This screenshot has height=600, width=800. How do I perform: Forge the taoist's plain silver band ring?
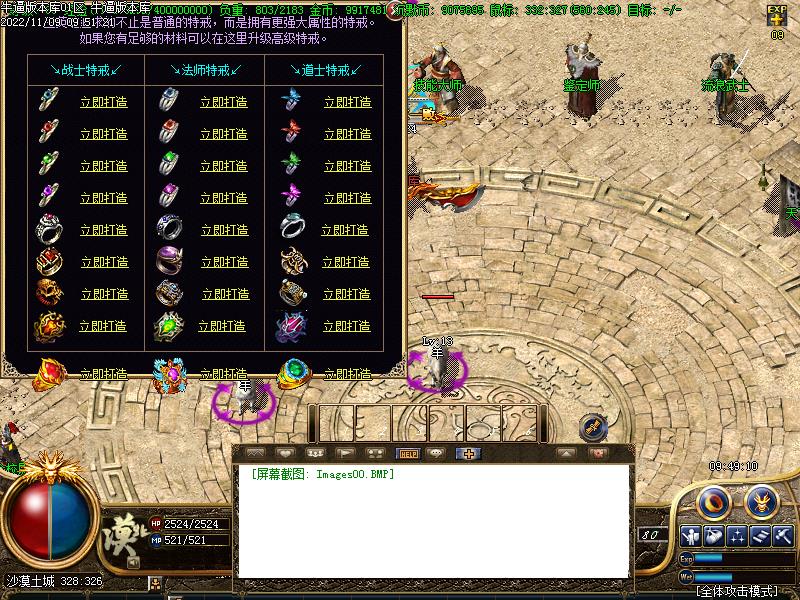[345, 230]
